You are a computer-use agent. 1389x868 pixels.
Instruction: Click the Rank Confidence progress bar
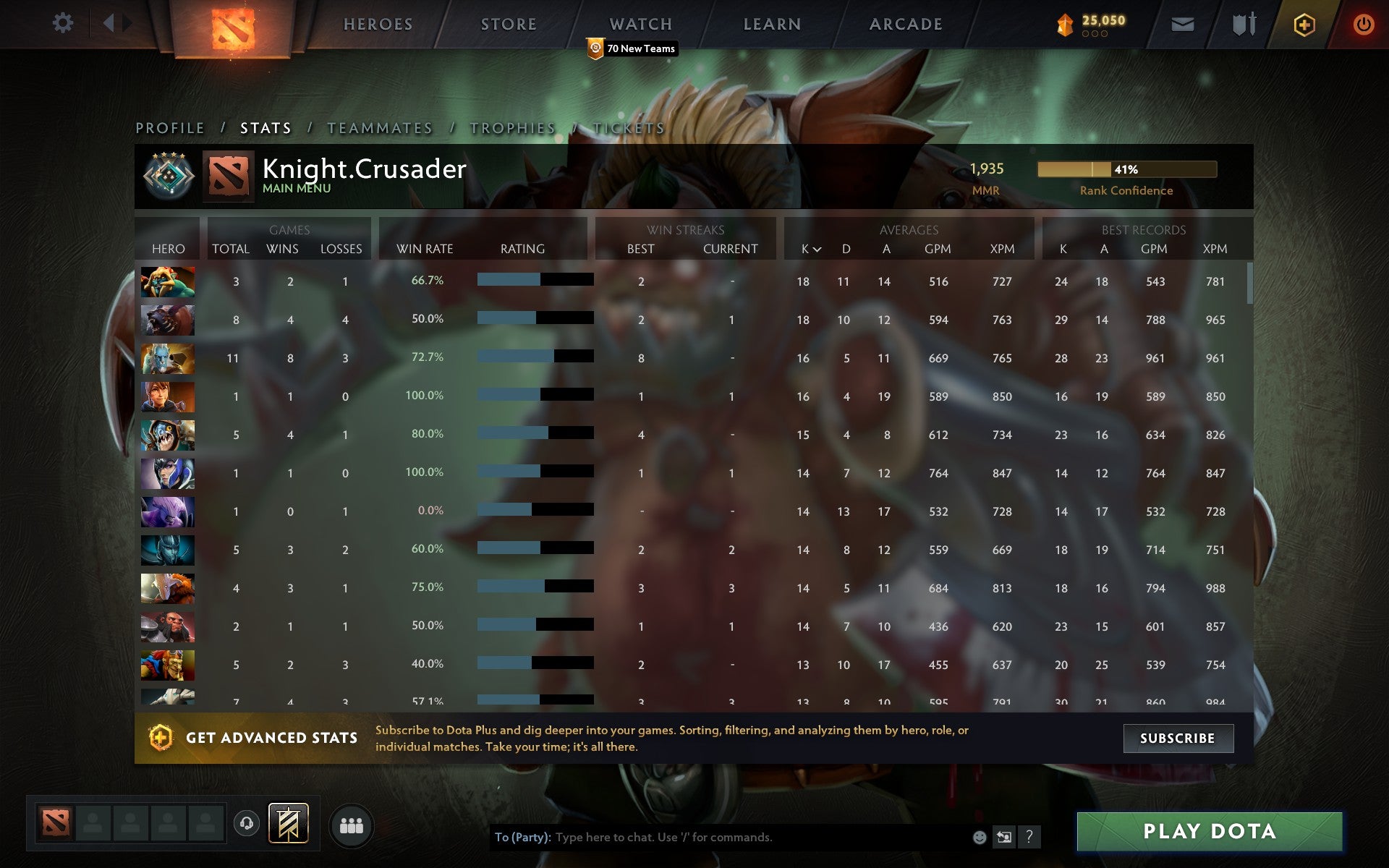pos(1127,169)
